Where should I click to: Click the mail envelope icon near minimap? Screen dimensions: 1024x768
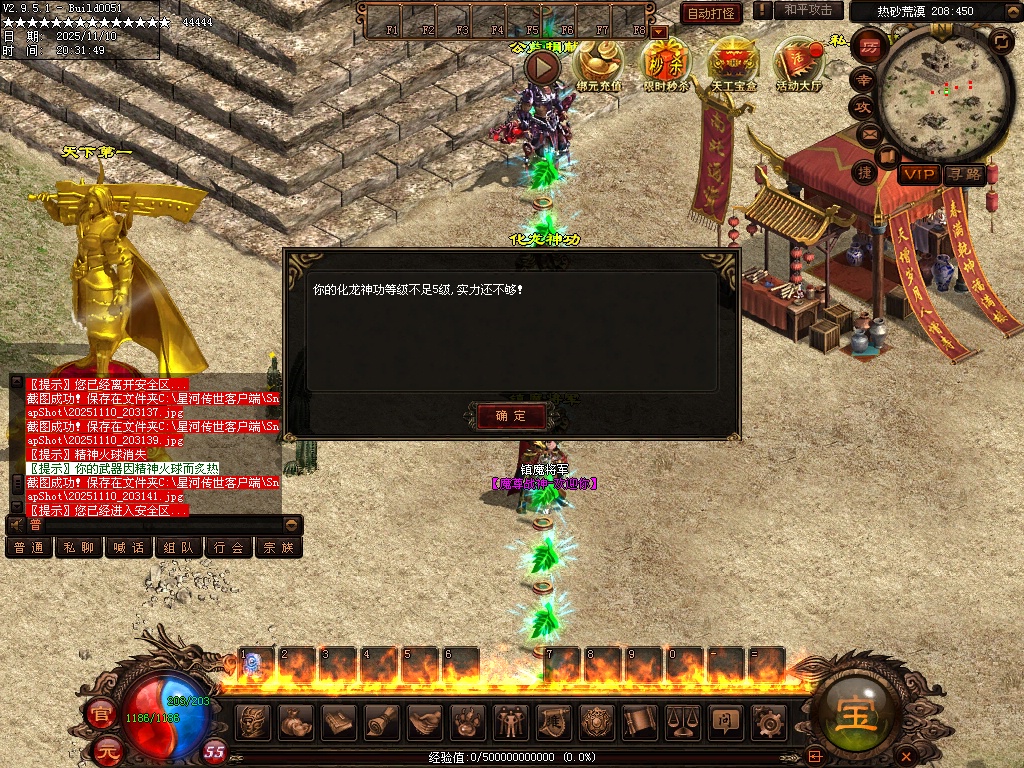[x=866, y=133]
